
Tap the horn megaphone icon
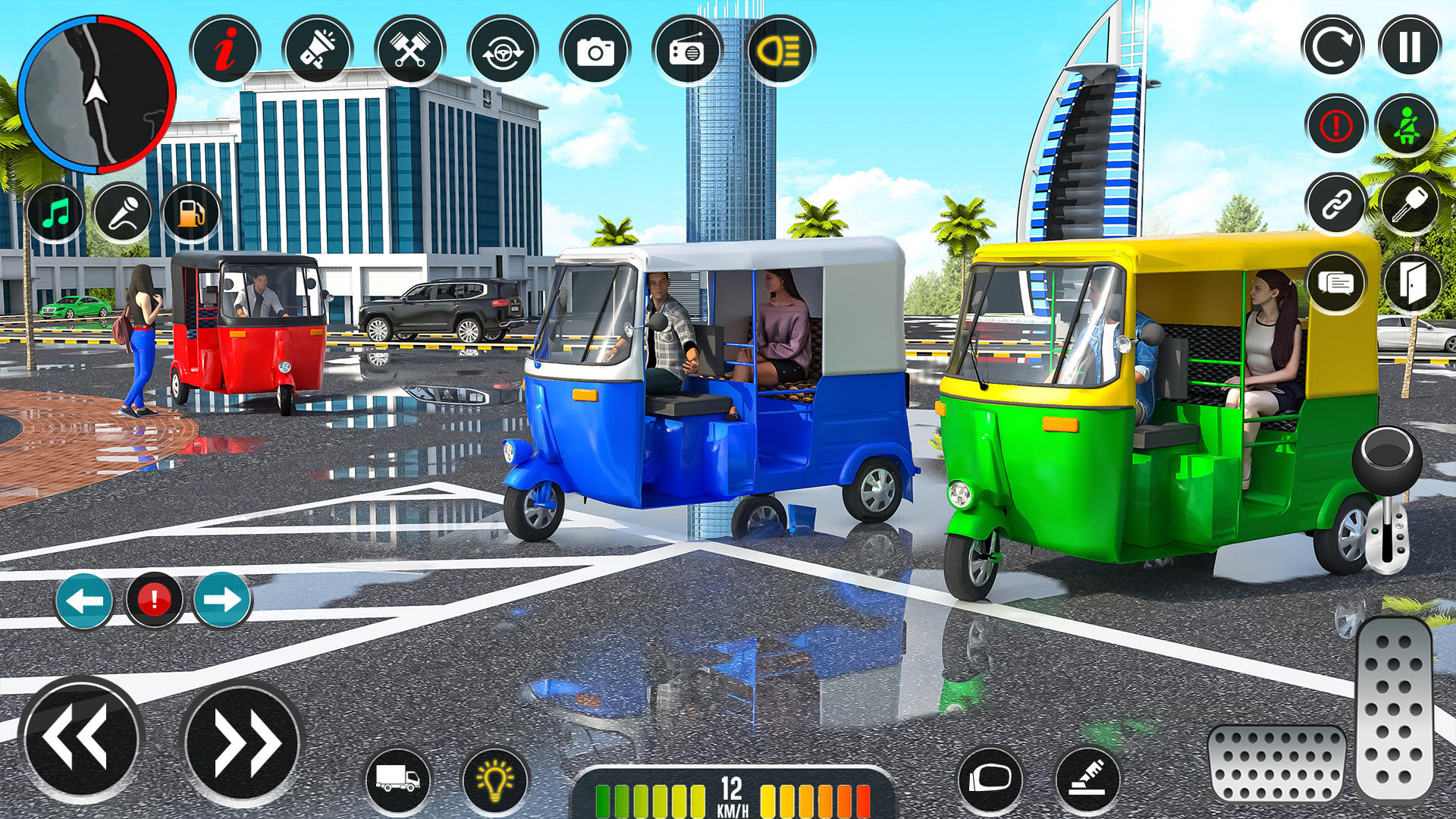(318, 49)
